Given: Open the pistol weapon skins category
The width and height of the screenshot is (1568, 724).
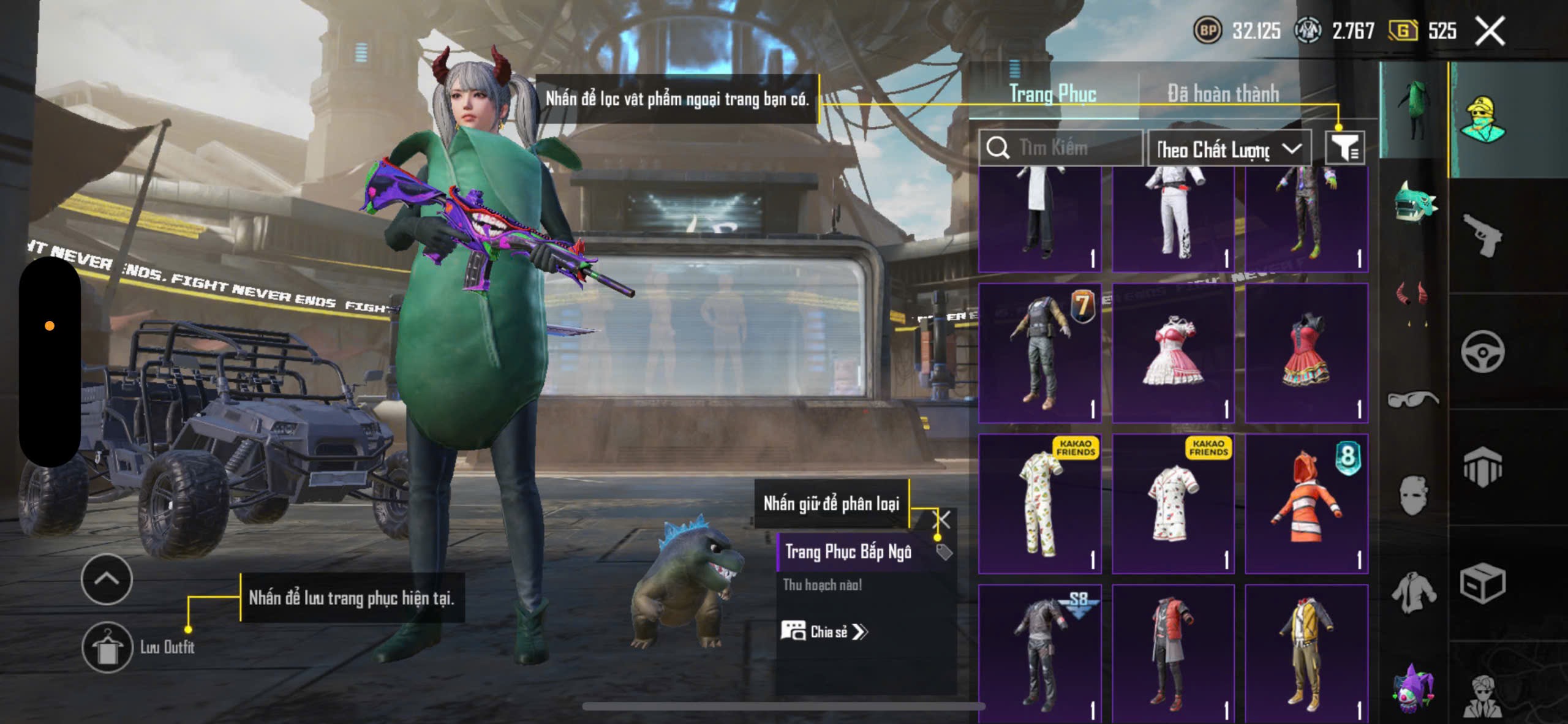Looking at the screenshot, I should click(x=1482, y=235).
